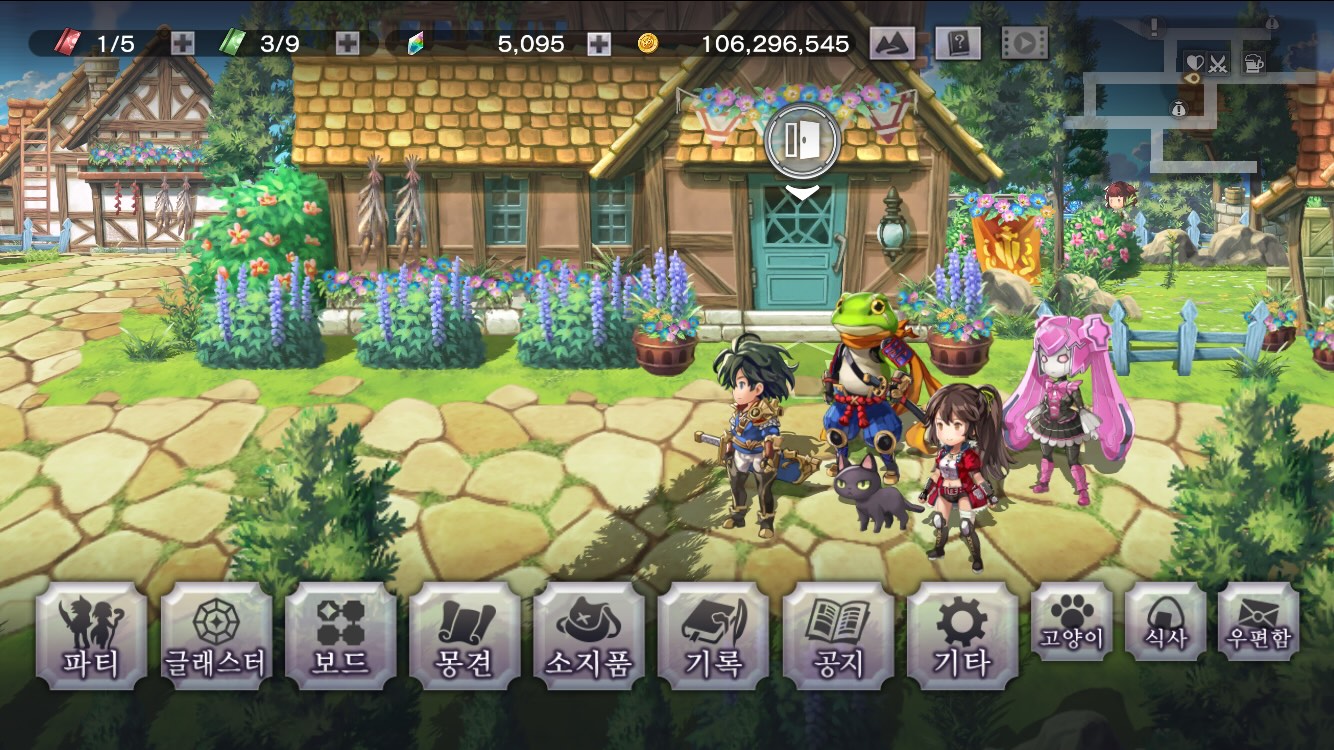Choose the 식사 meal button
This screenshot has height=750, width=1334.
click(x=1165, y=622)
